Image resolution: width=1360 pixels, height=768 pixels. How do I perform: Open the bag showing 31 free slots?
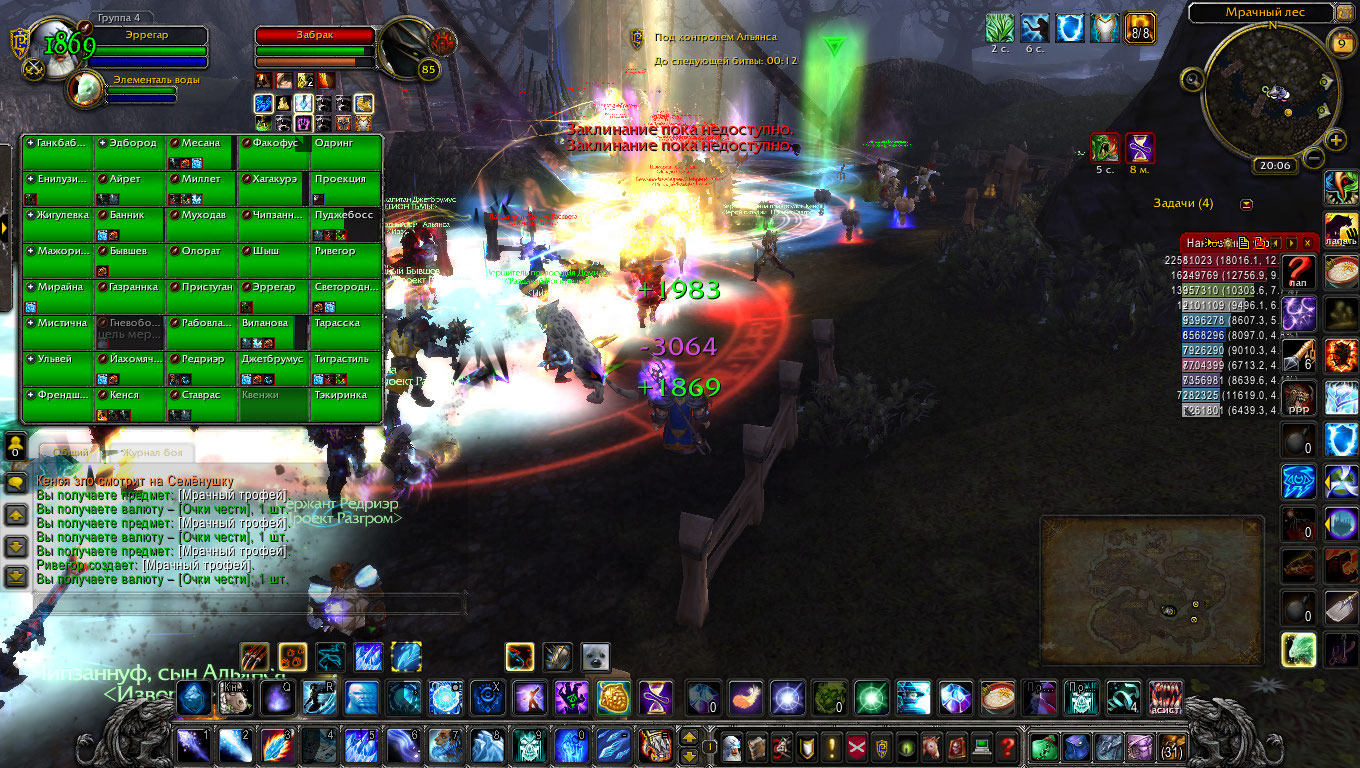coord(1171,747)
